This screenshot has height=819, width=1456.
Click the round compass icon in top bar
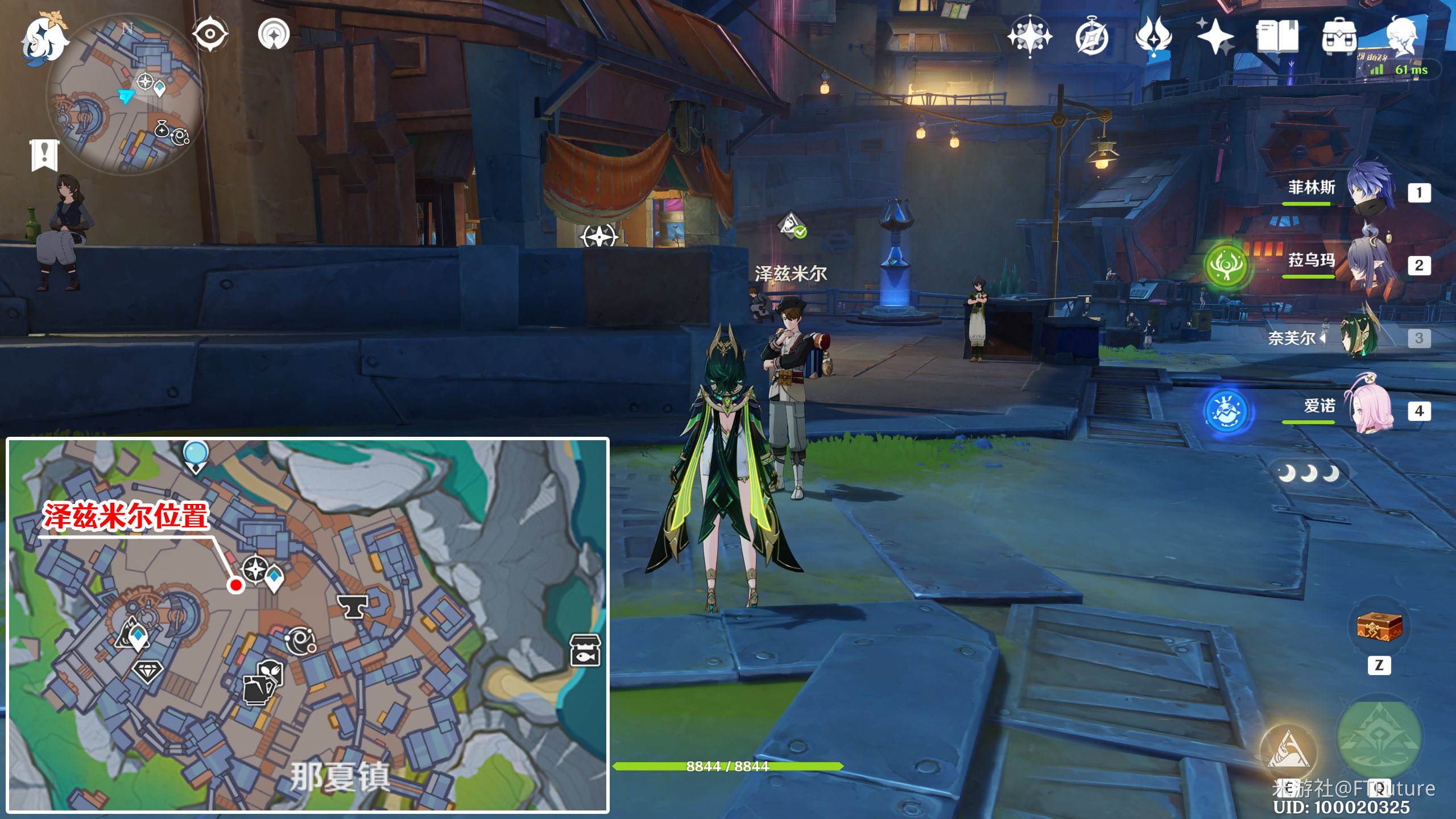coord(1091,38)
